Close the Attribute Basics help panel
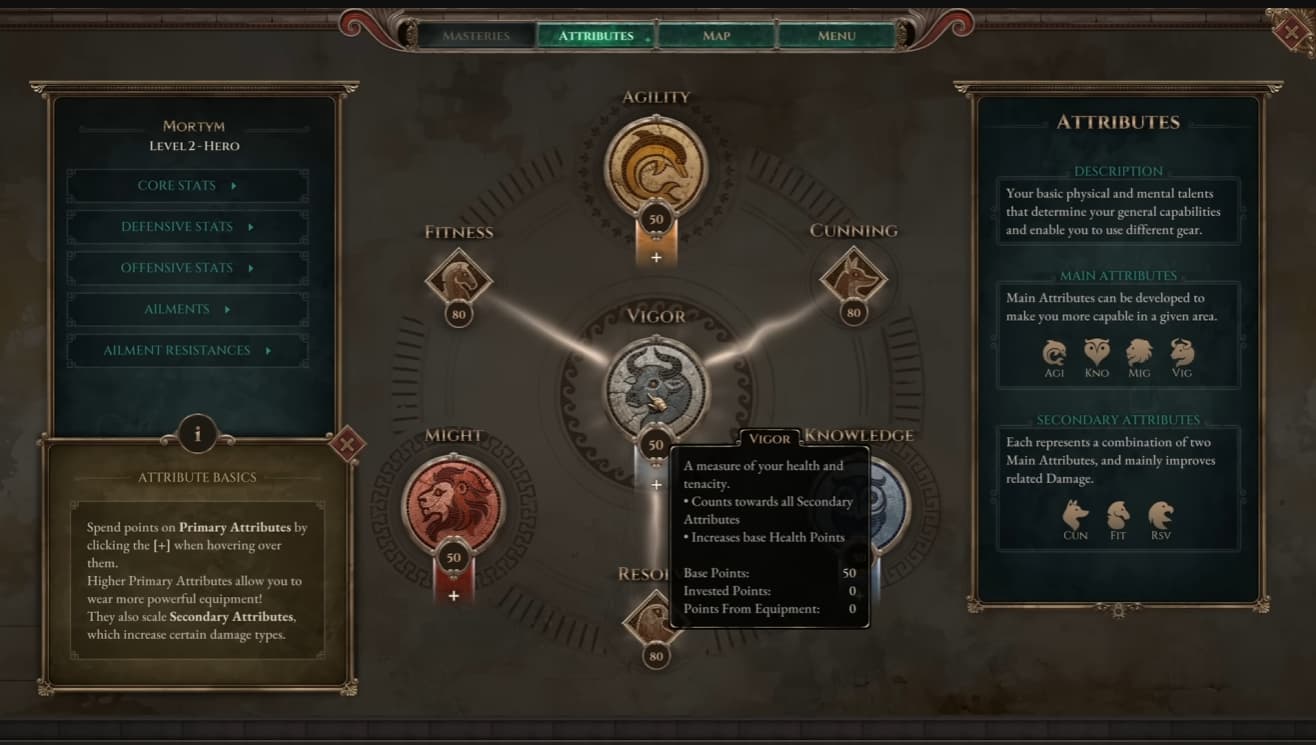The width and height of the screenshot is (1316, 745). coord(347,443)
